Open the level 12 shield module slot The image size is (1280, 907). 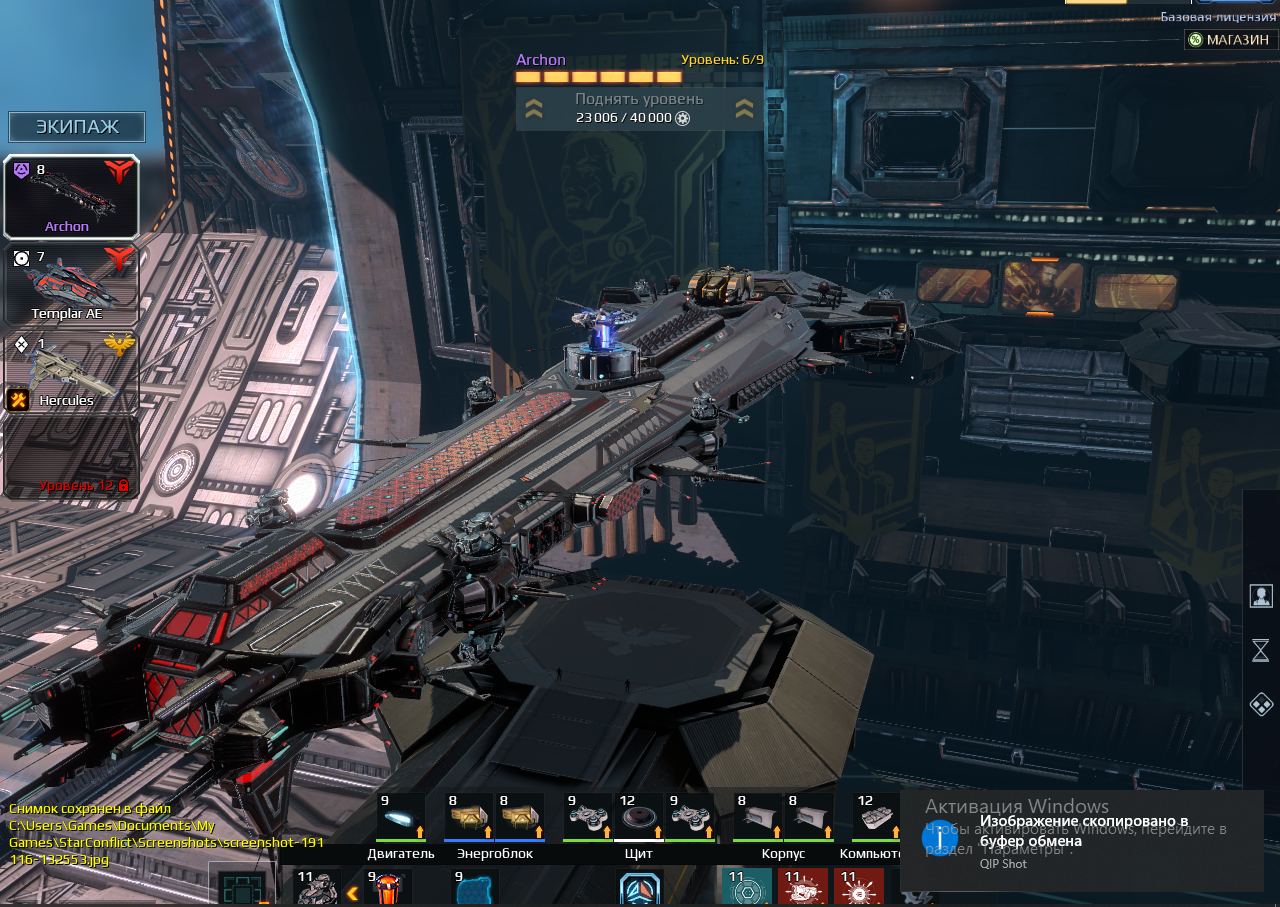(640, 817)
